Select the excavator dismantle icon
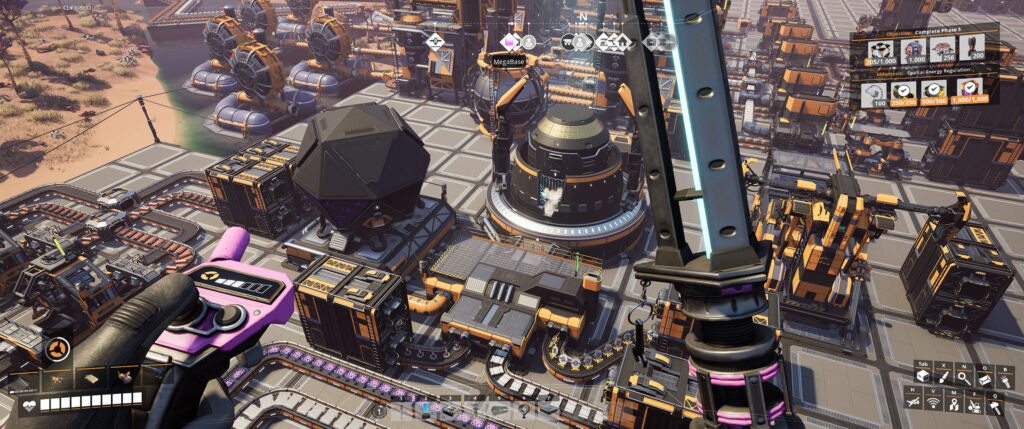The image size is (1024, 429). (x=975, y=402)
